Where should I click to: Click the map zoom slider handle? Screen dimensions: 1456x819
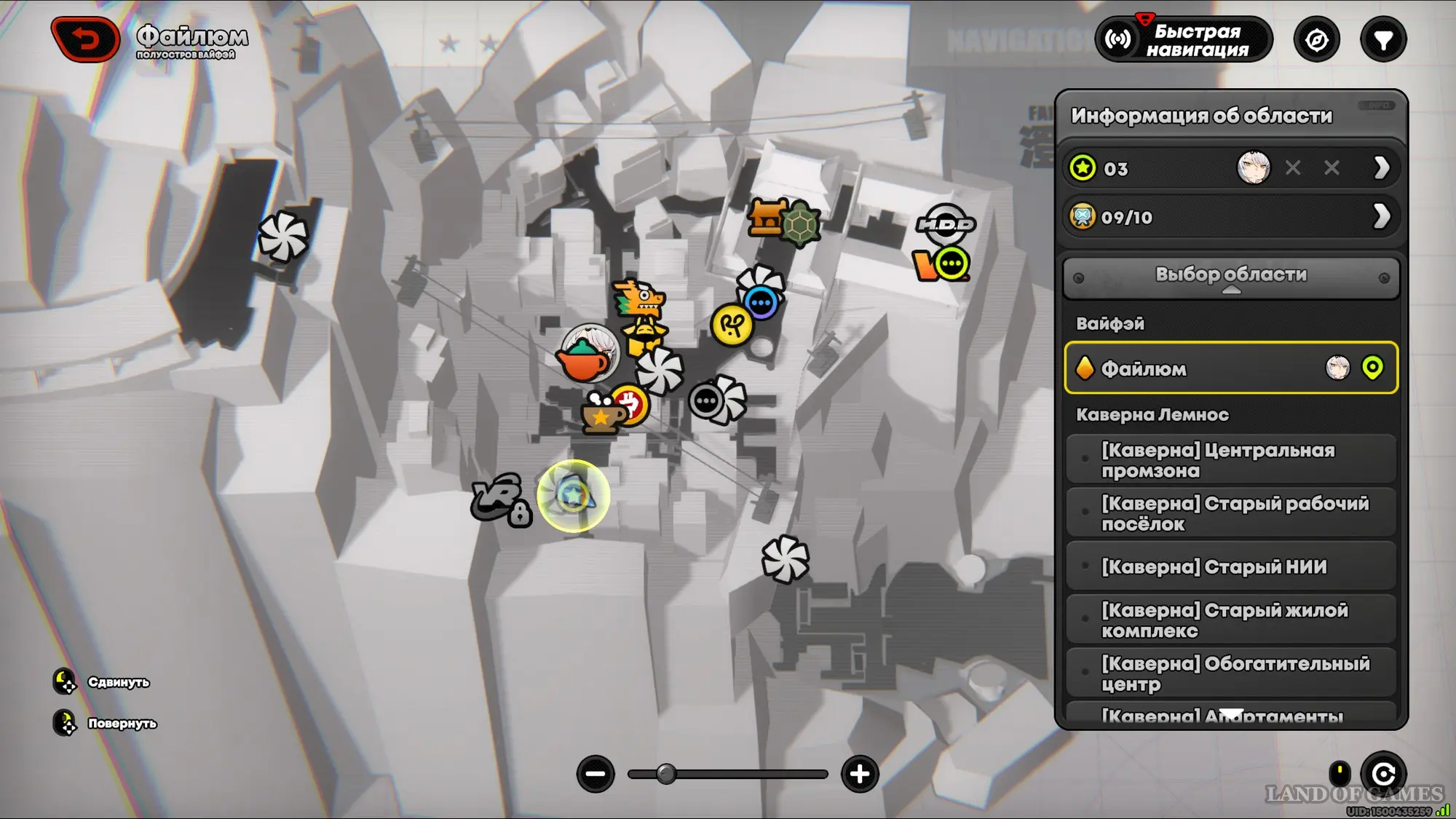pos(665,774)
